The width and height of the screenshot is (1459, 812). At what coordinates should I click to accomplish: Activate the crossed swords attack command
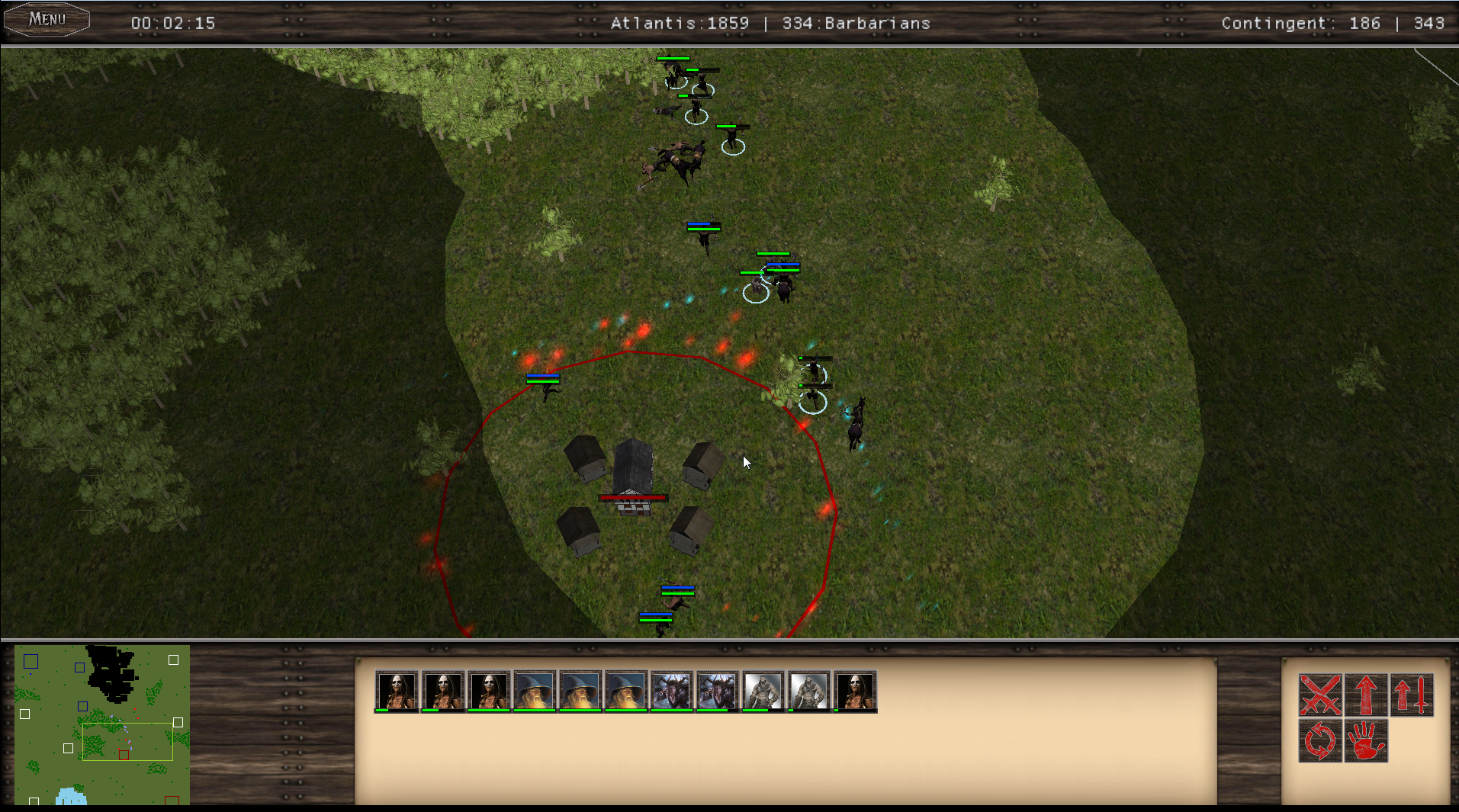(1320, 695)
